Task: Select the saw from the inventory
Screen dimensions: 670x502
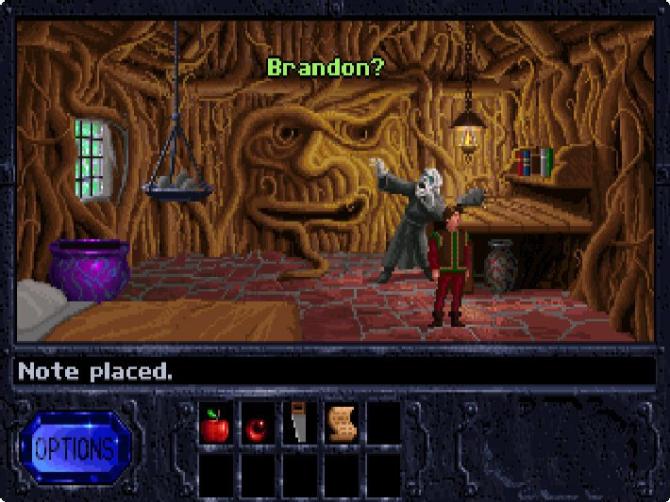Action: 298,424
